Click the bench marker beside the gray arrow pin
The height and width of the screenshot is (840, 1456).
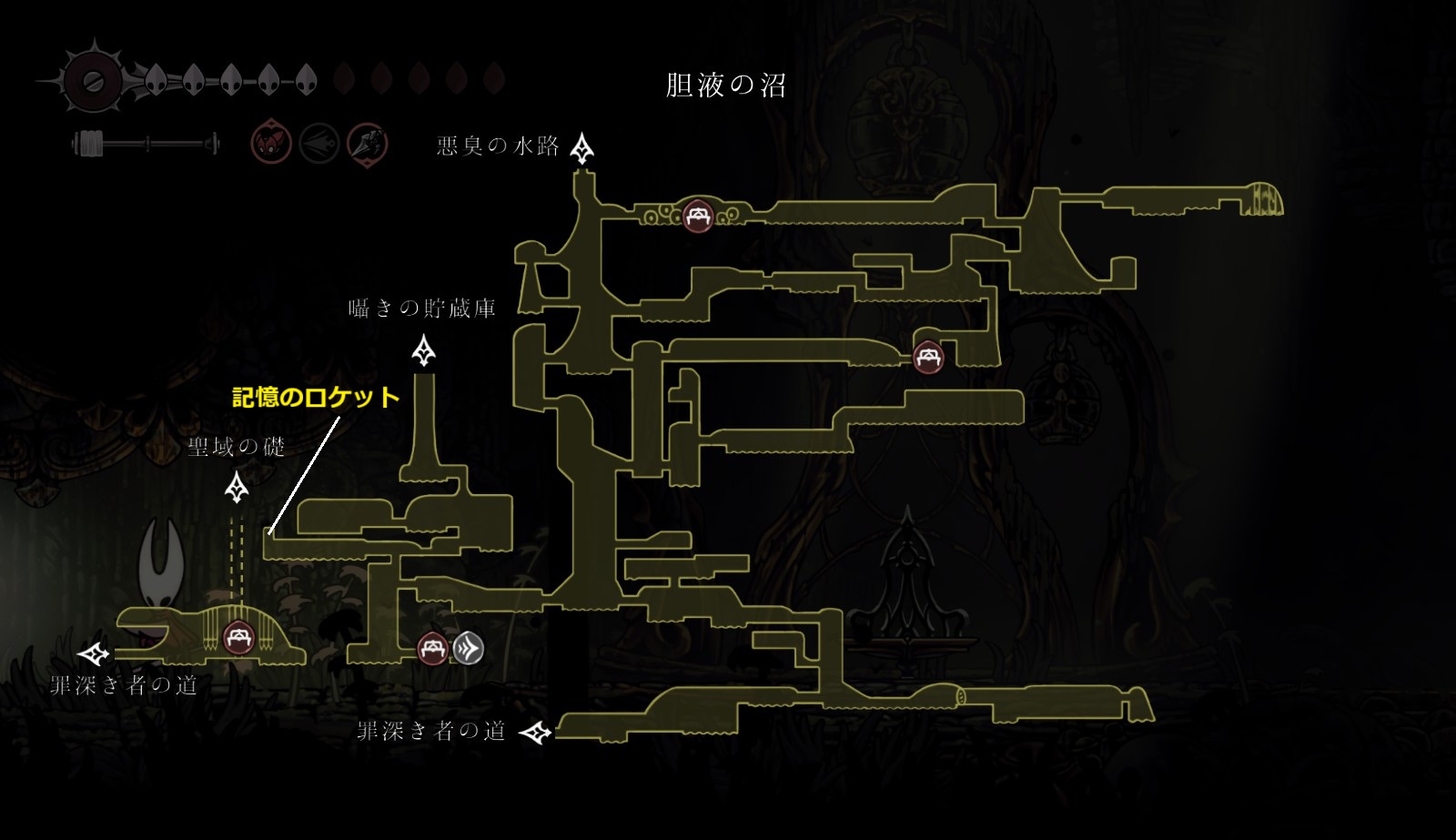click(432, 649)
